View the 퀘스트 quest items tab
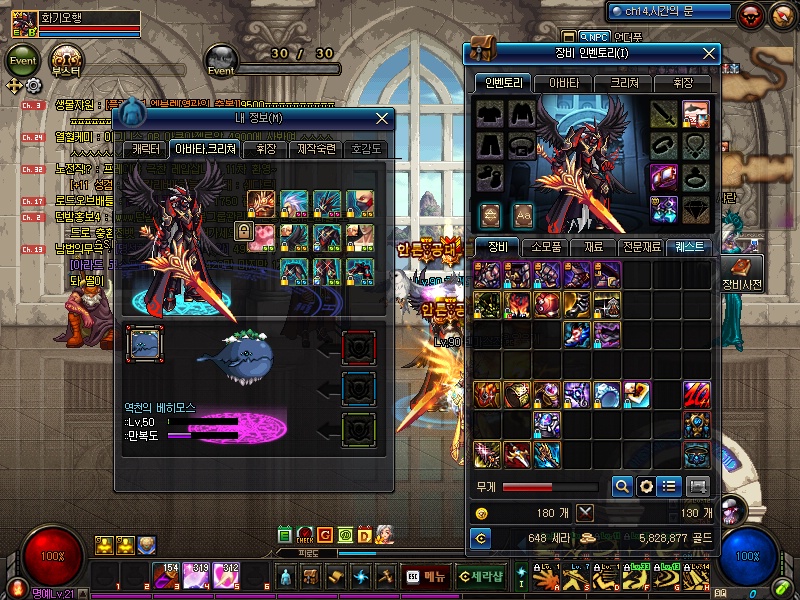Image resolution: width=800 pixels, height=600 pixels. (690, 246)
